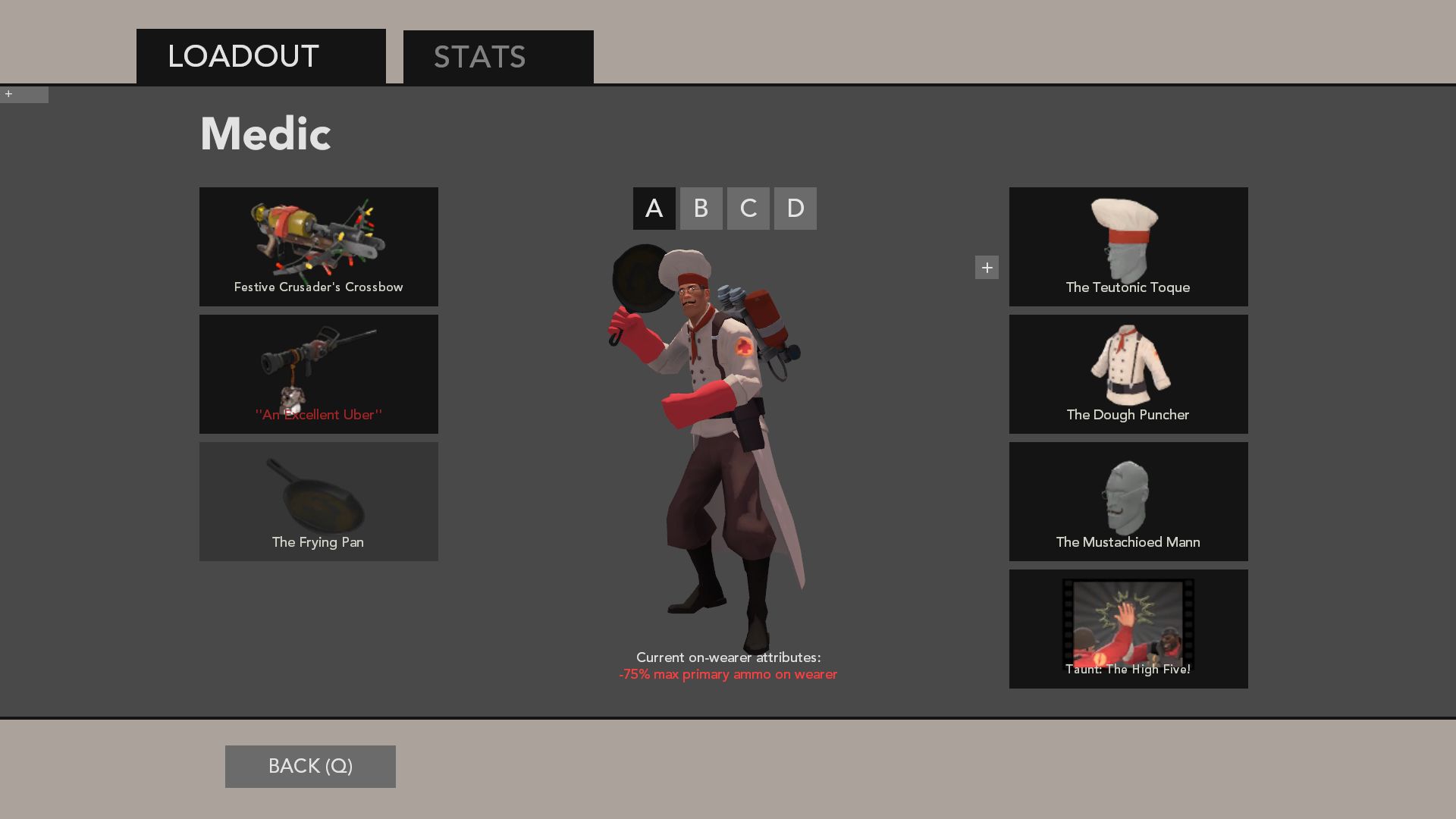Viewport: 1456px width, 819px height.
Task: Open the "An Excellent Uber" secondary weapon slot
Action: (318, 373)
